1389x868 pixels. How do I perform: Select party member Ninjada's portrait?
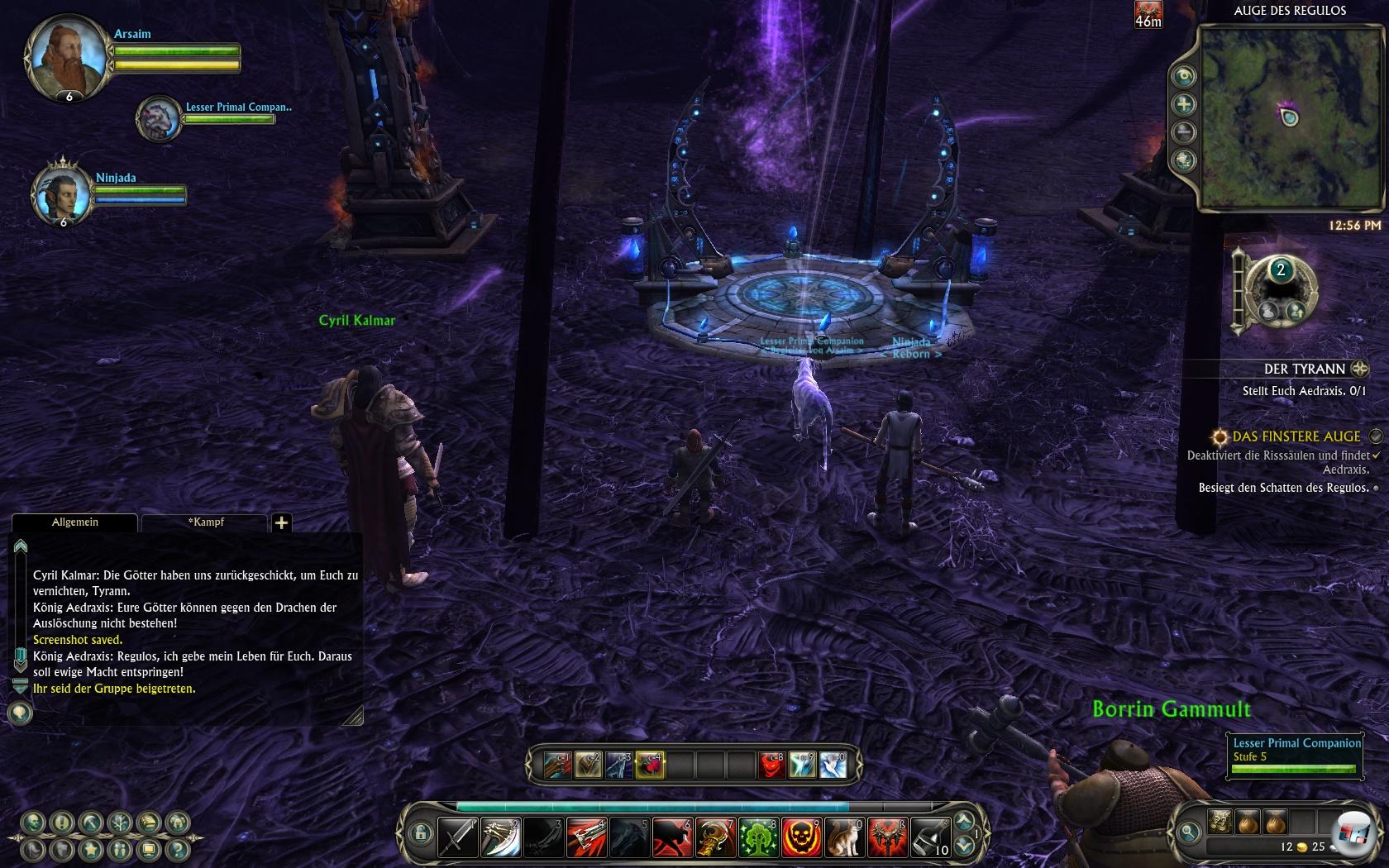(63, 194)
